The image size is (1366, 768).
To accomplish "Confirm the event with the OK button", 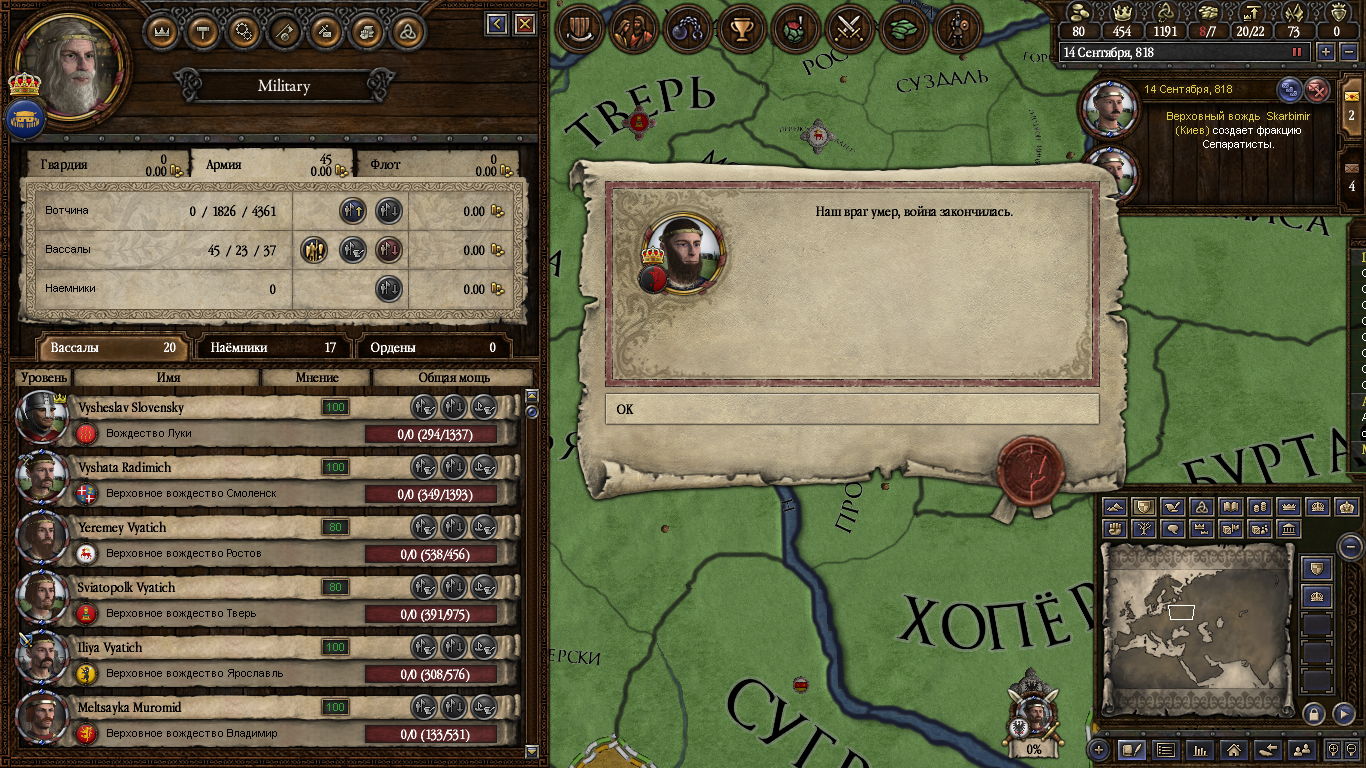I will pyautogui.click(x=851, y=409).
